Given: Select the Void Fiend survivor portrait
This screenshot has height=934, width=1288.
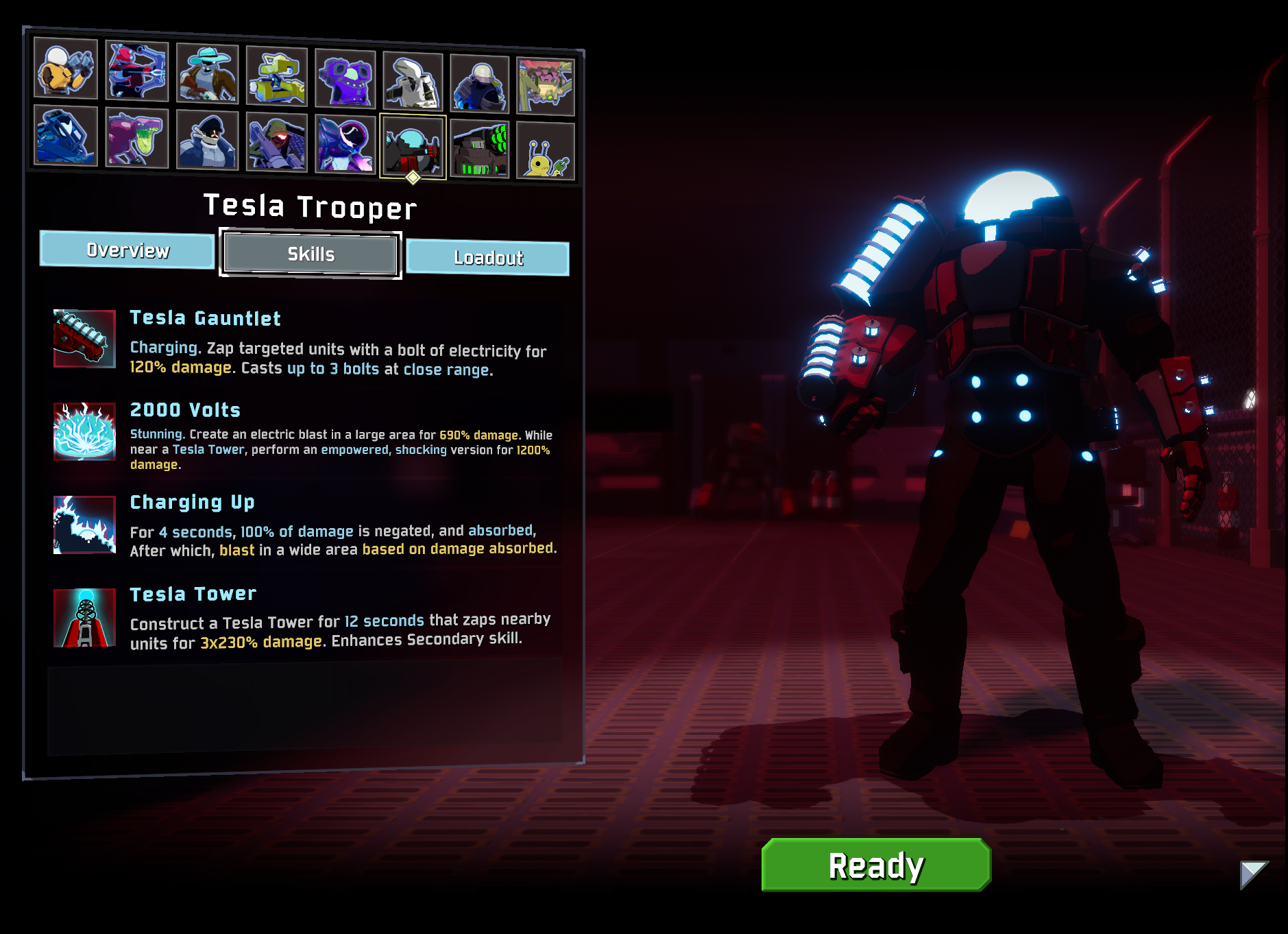Looking at the screenshot, I should click(345, 144).
